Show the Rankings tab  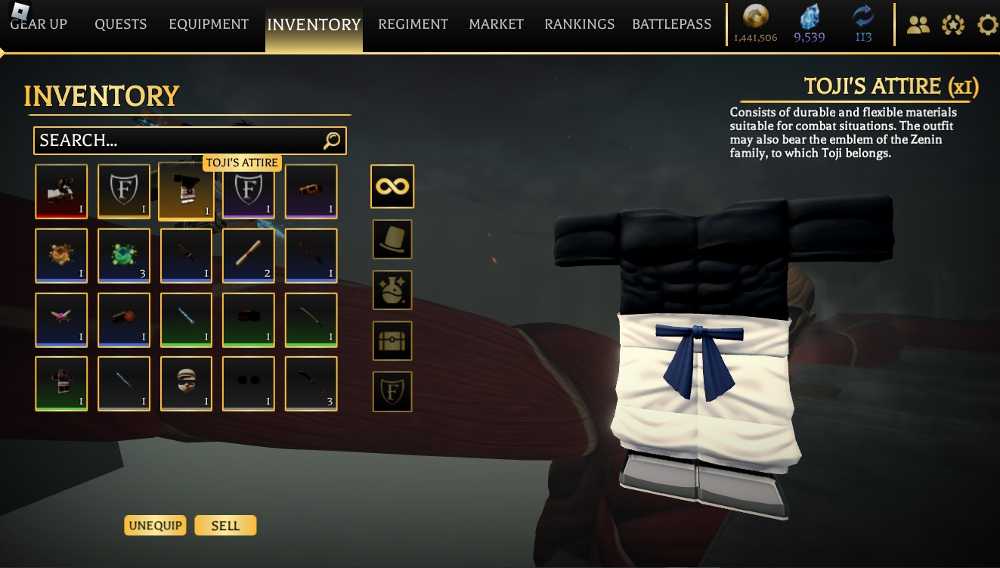coord(579,24)
